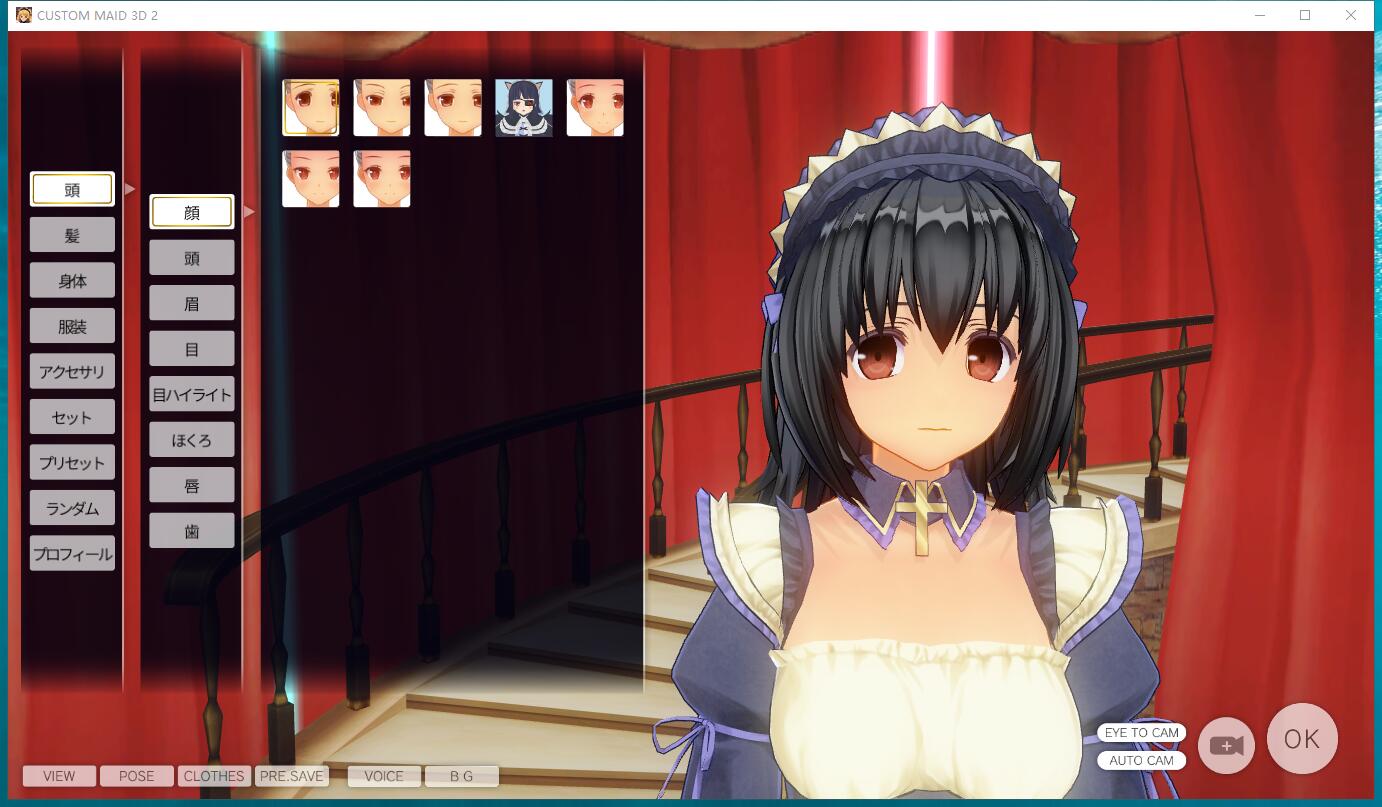Open the プロフィール profile section
Screen dimensions: 1382x807
point(72,552)
